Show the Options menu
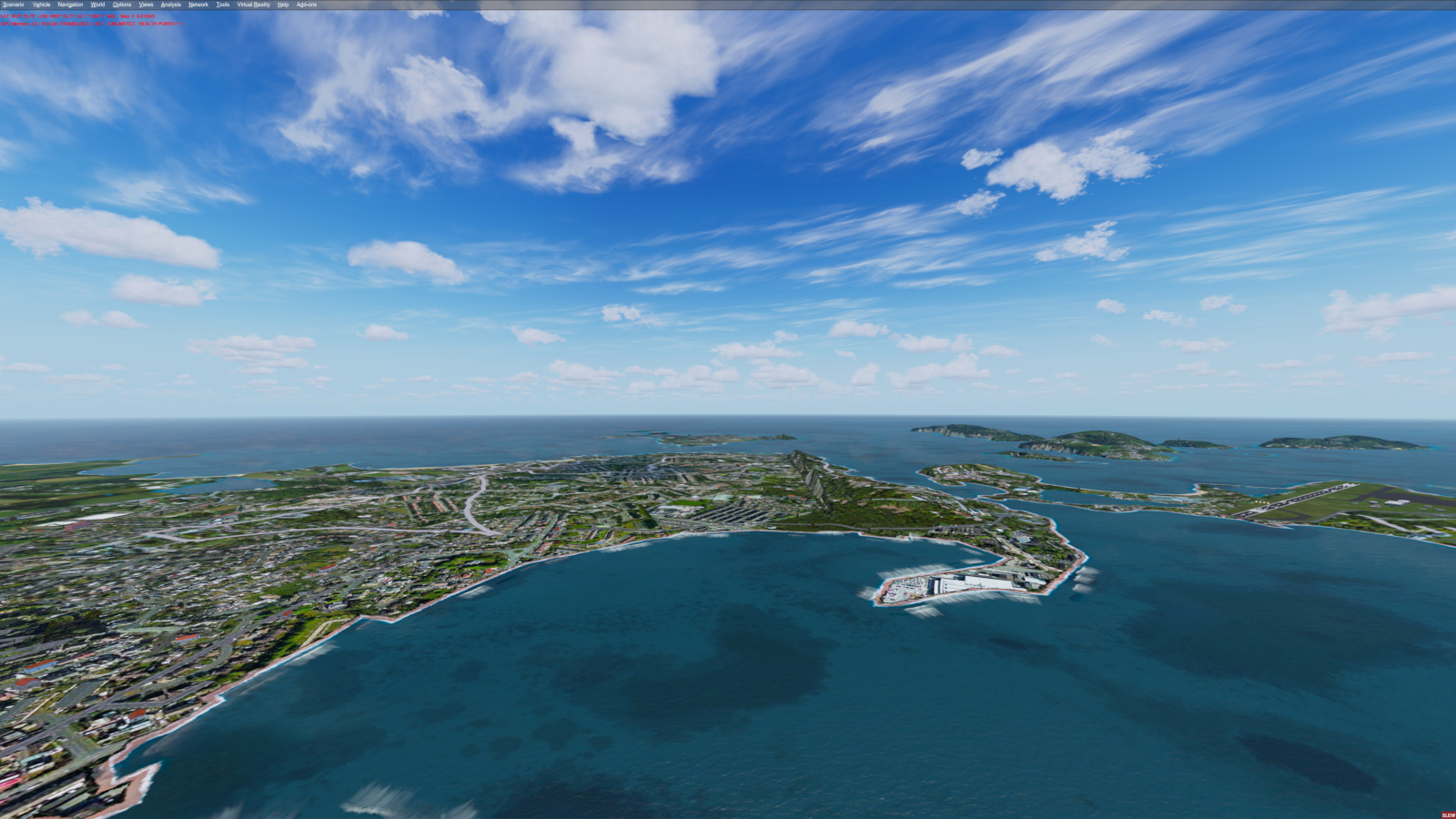This screenshot has width=1456, height=819. 122,5
